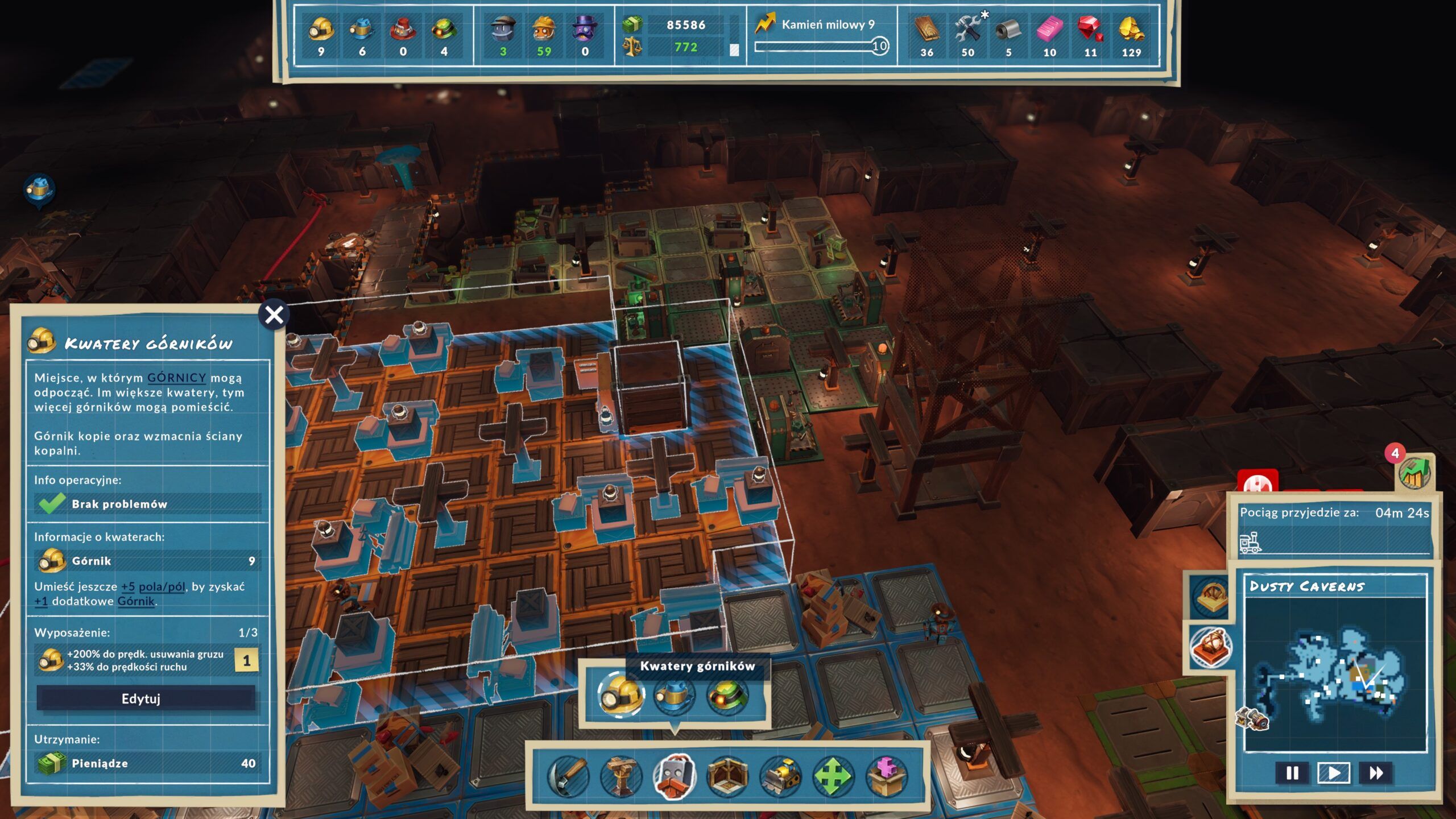Open the robot quarters build category
The image size is (1456, 819).
pos(675,776)
